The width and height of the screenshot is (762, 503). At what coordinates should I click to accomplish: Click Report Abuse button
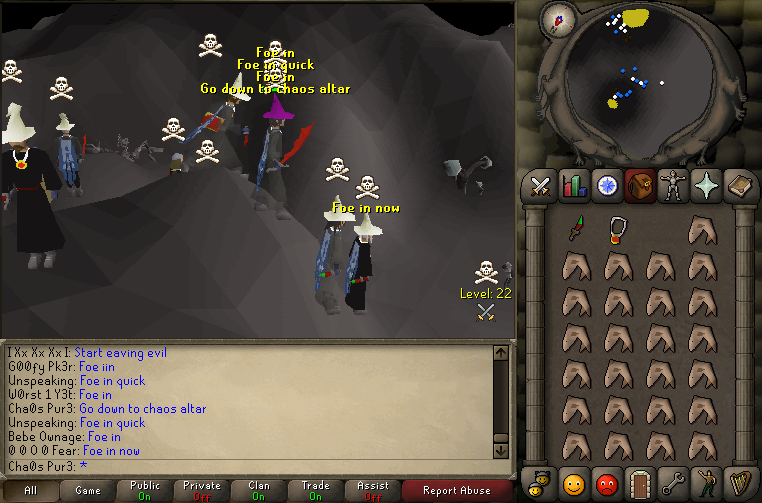[457, 490]
